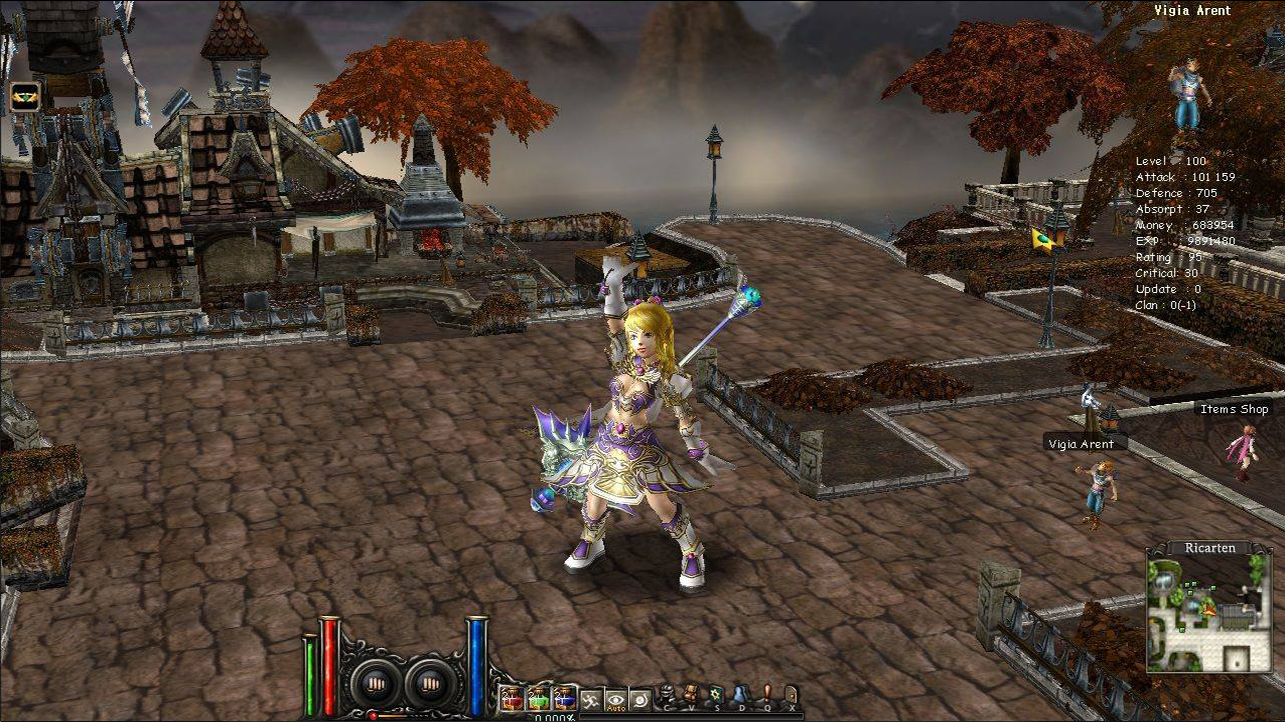1285x722 pixels.
Task: Click the swirl icon beside Auto
Action: pyautogui.click(x=641, y=699)
